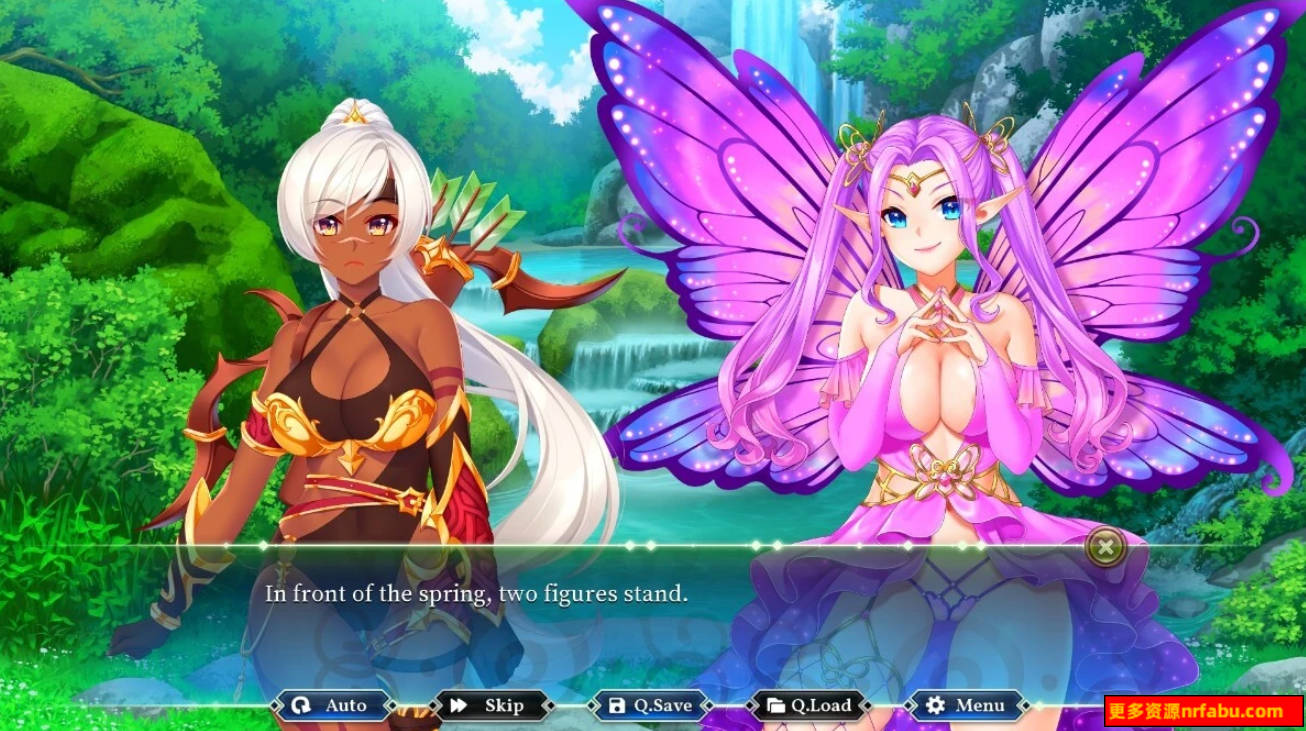The width and height of the screenshot is (1306, 731).
Task: Click the floppy disk icon on Q.Save button
Action: tap(616, 706)
